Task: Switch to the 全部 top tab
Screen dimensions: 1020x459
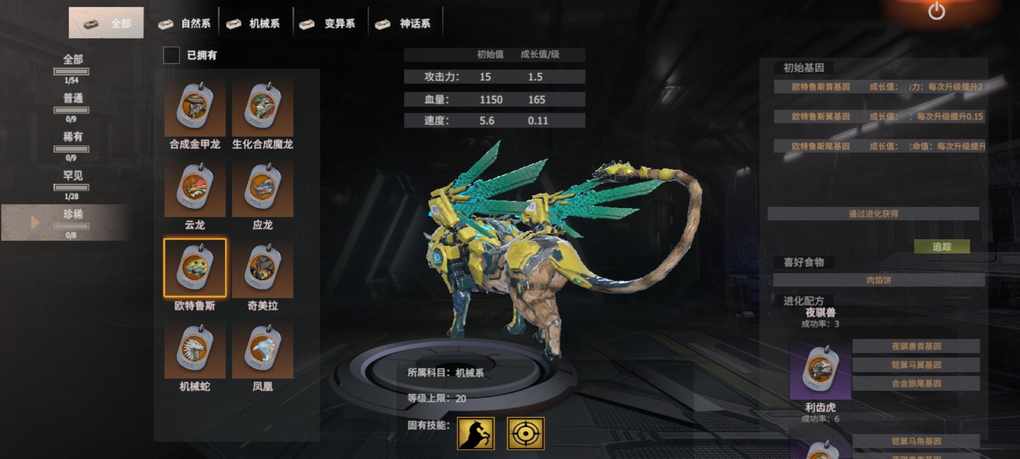Action: tap(106, 22)
